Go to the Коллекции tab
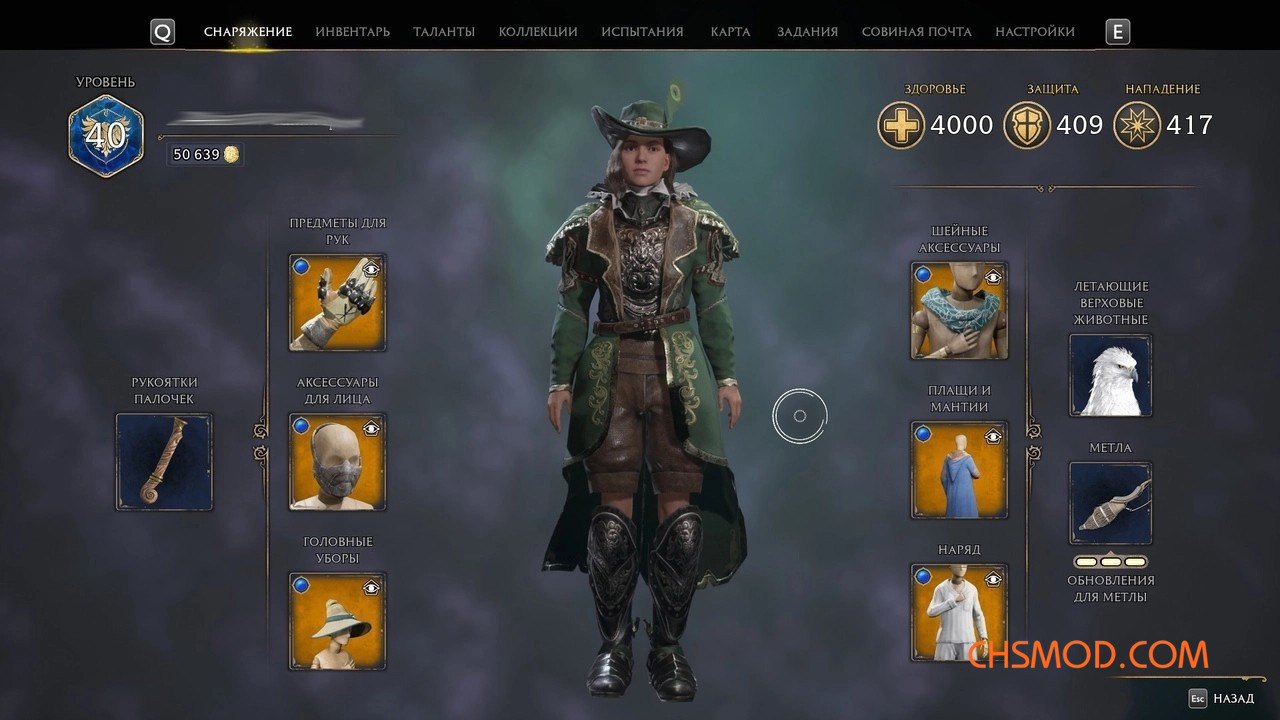This screenshot has height=720, width=1280. tap(538, 32)
